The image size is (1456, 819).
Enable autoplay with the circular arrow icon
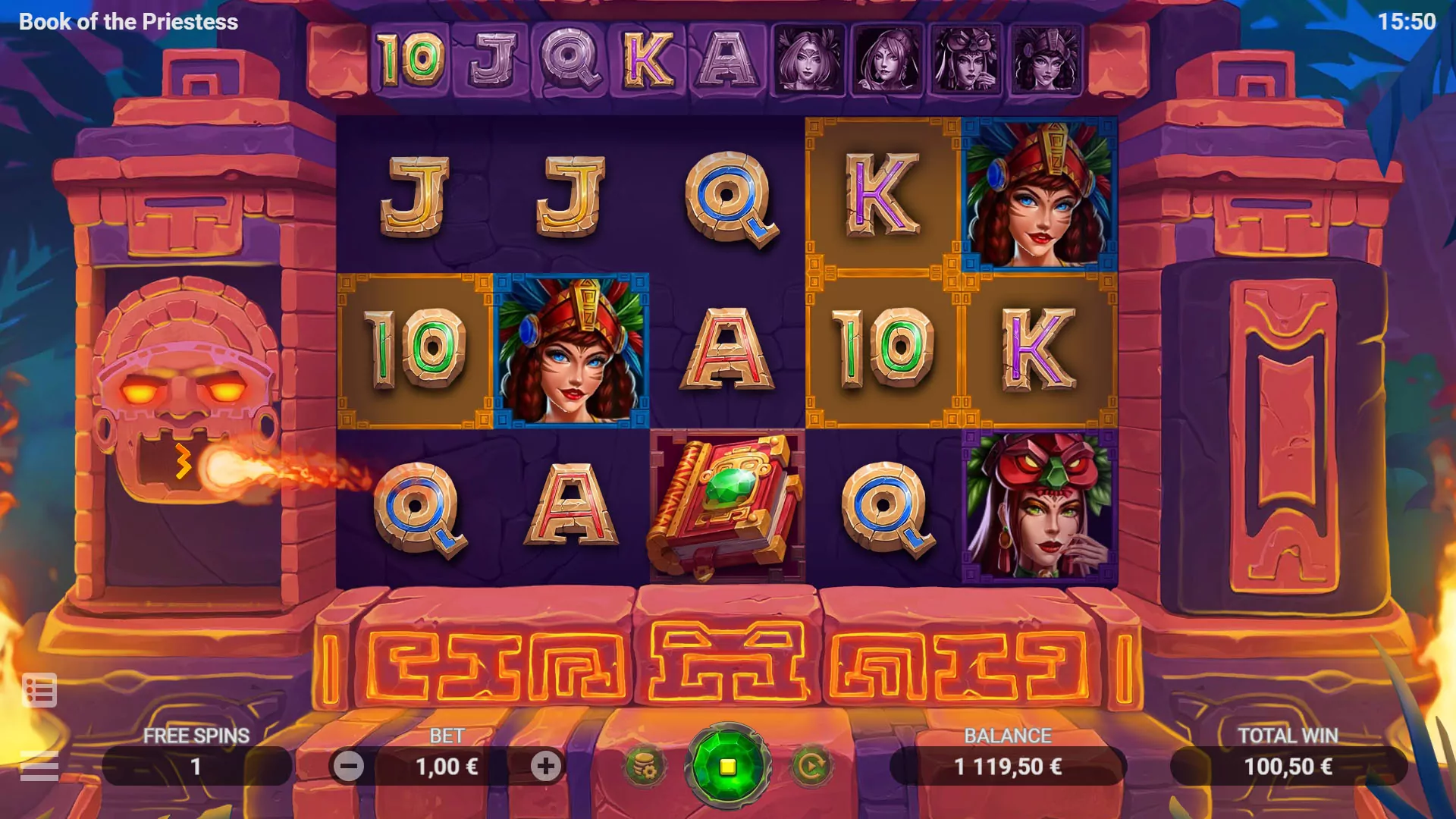click(811, 766)
